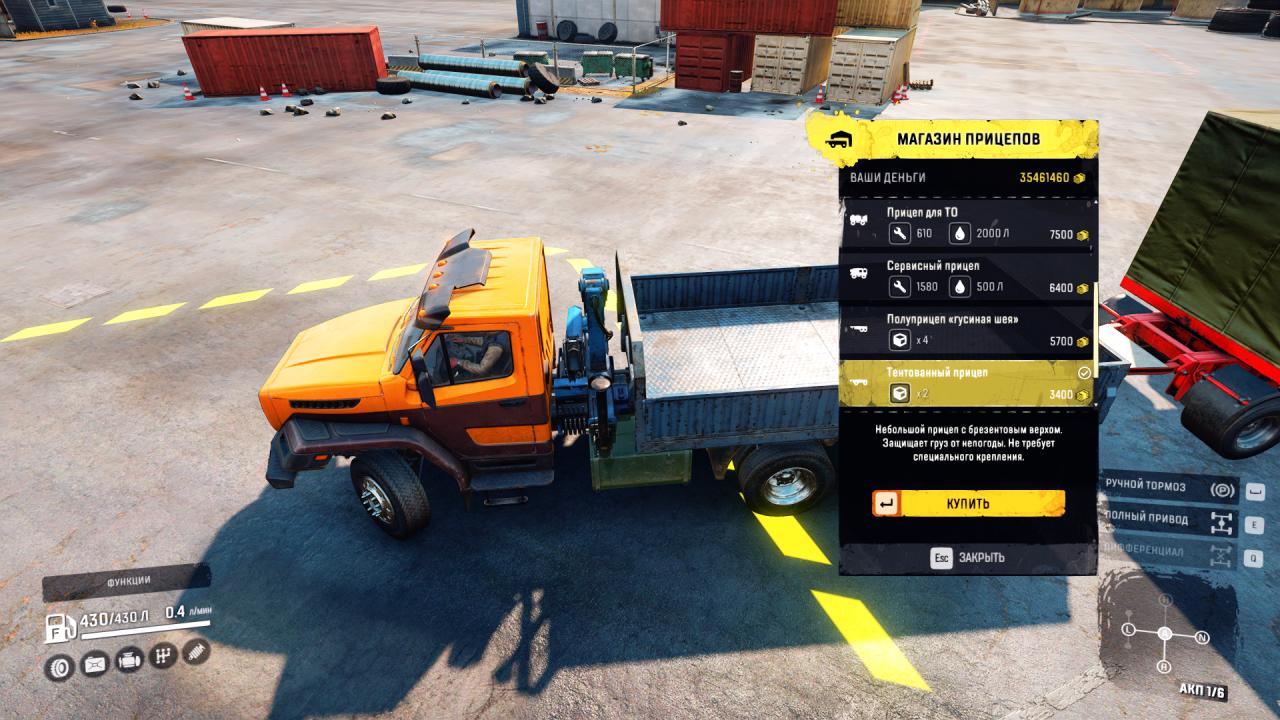Click the engine status icon
Image resolution: width=1280 pixels, height=720 pixels.
coord(128,660)
